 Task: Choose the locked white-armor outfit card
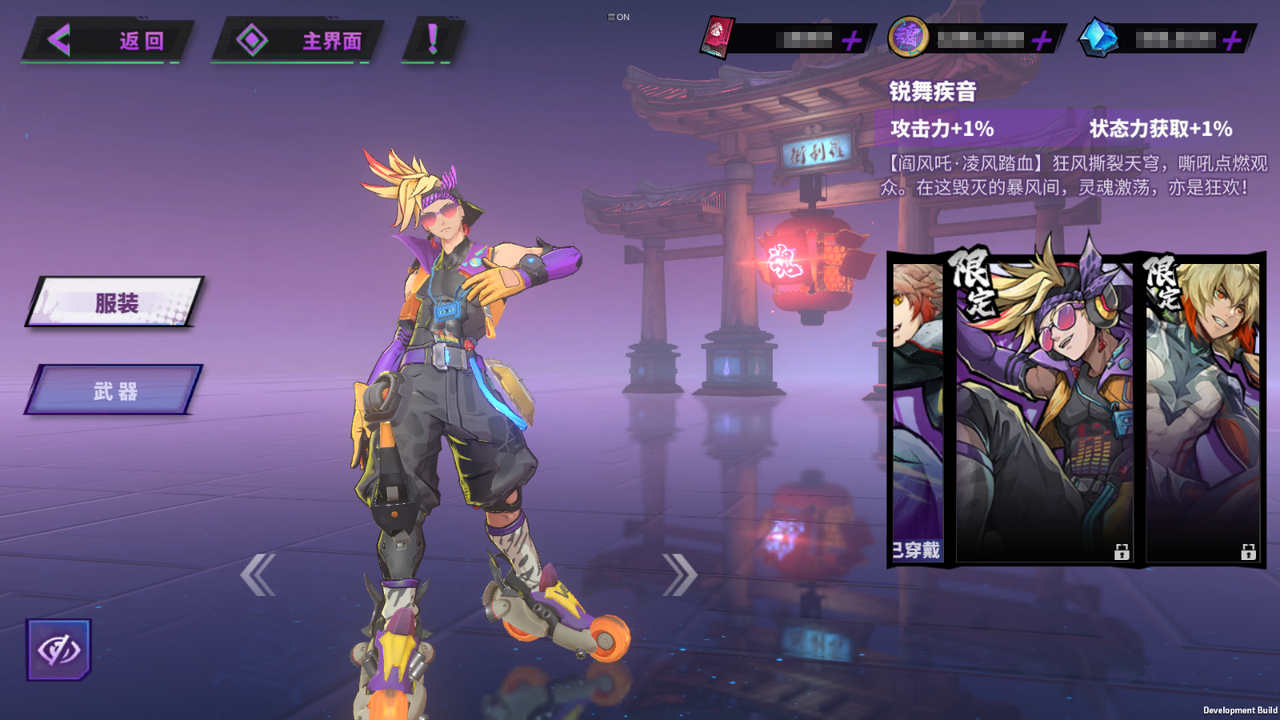click(1202, 410)
